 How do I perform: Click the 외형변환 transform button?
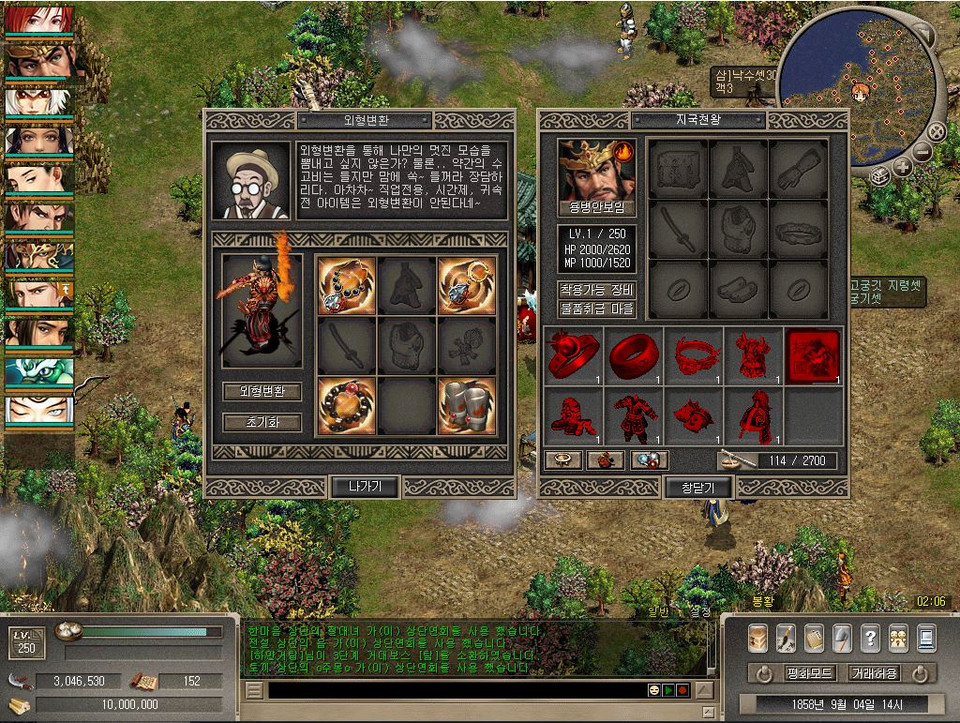[x=262, y=391]
